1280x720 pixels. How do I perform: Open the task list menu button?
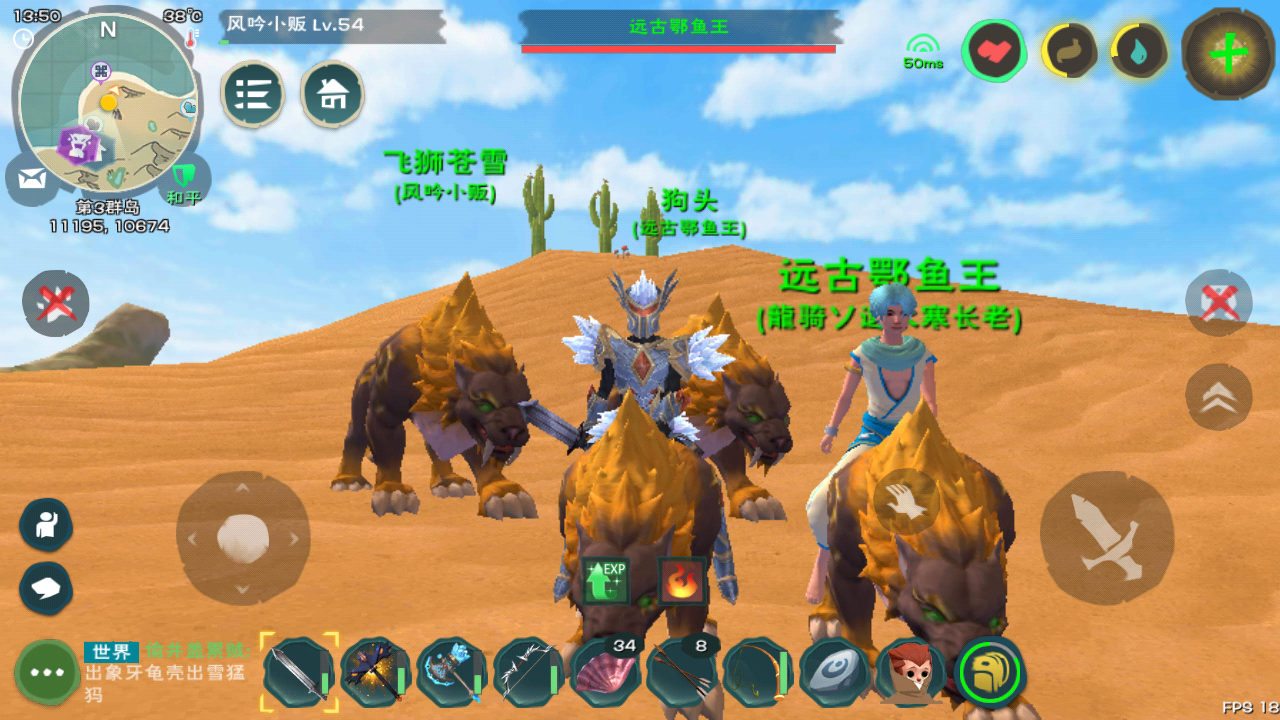[253, 95]
